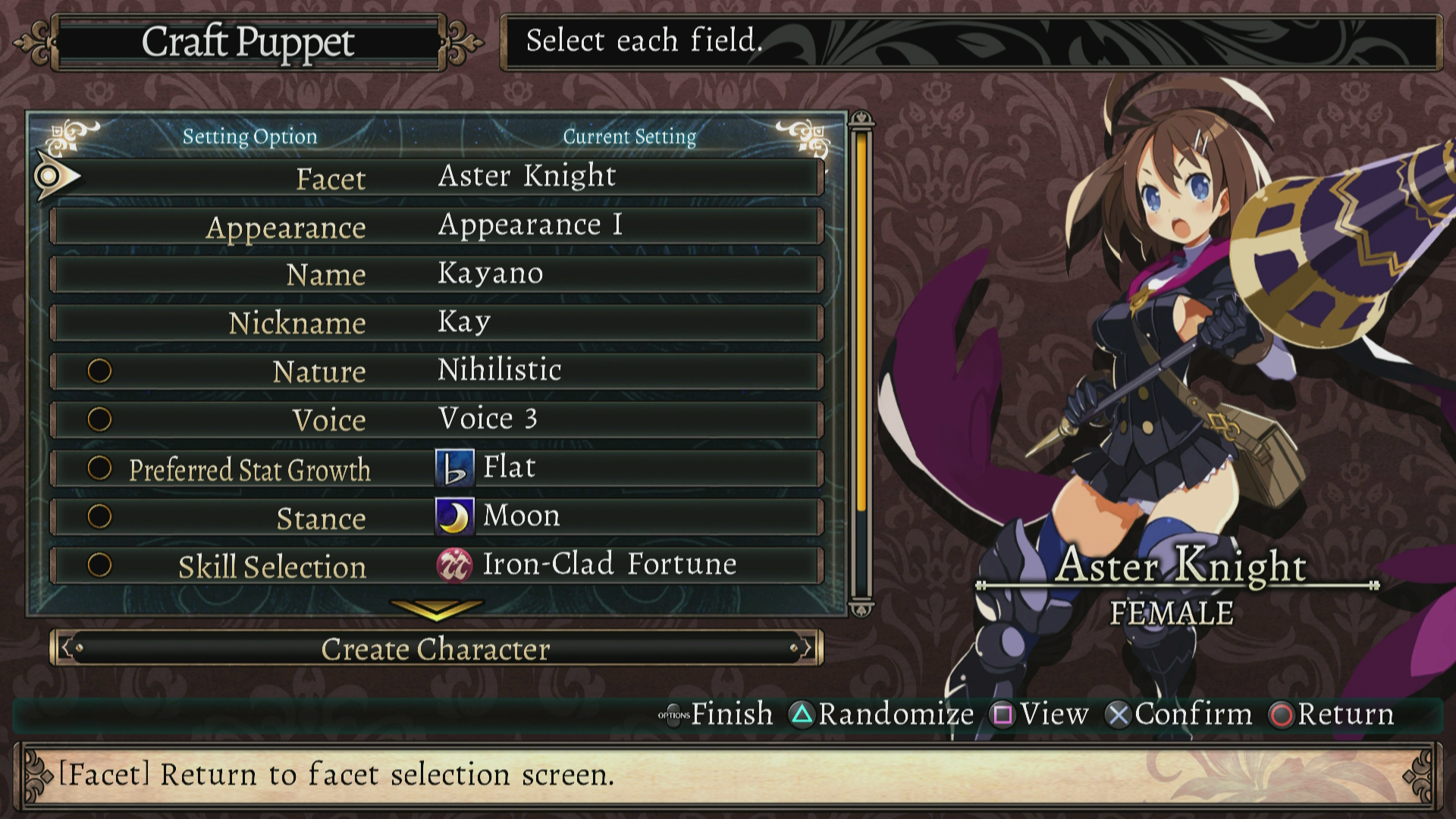Click the Triangle Randomize icon

[801, 714]
